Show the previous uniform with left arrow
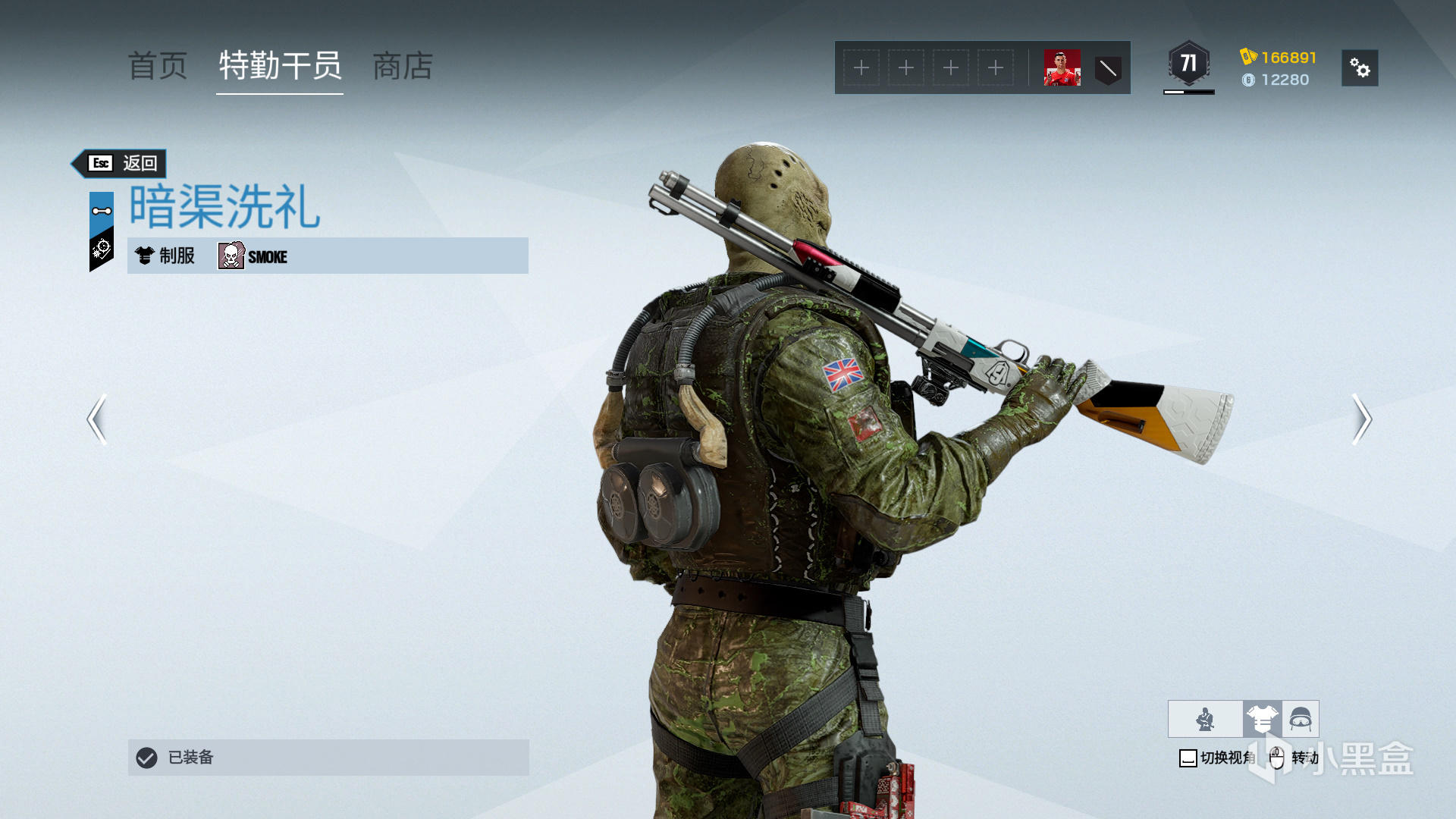This screenshot has height=819, width=1456. tap(97, 419)
